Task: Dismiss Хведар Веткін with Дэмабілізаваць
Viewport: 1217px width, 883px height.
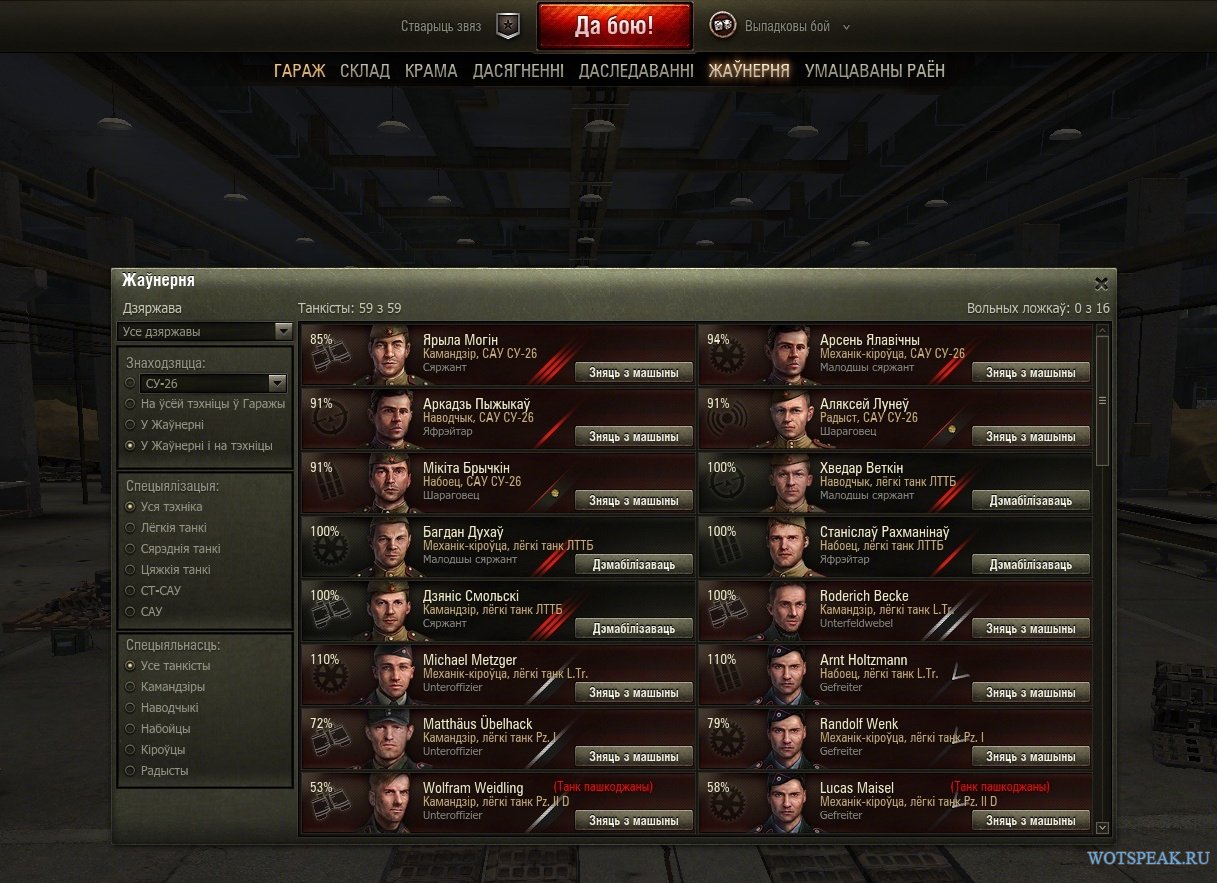Action: click(x=1030, y=501)
